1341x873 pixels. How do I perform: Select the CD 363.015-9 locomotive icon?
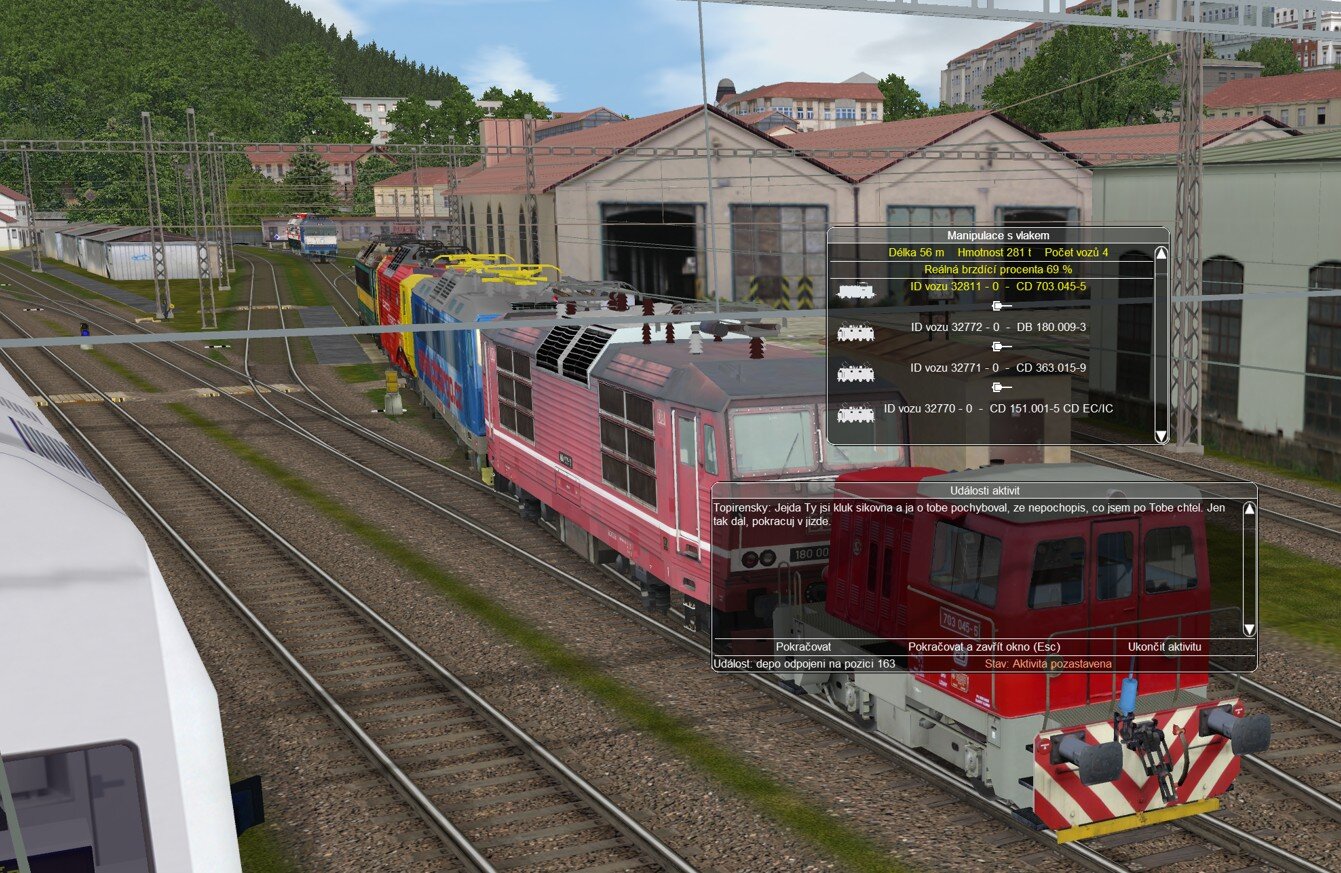856,372
